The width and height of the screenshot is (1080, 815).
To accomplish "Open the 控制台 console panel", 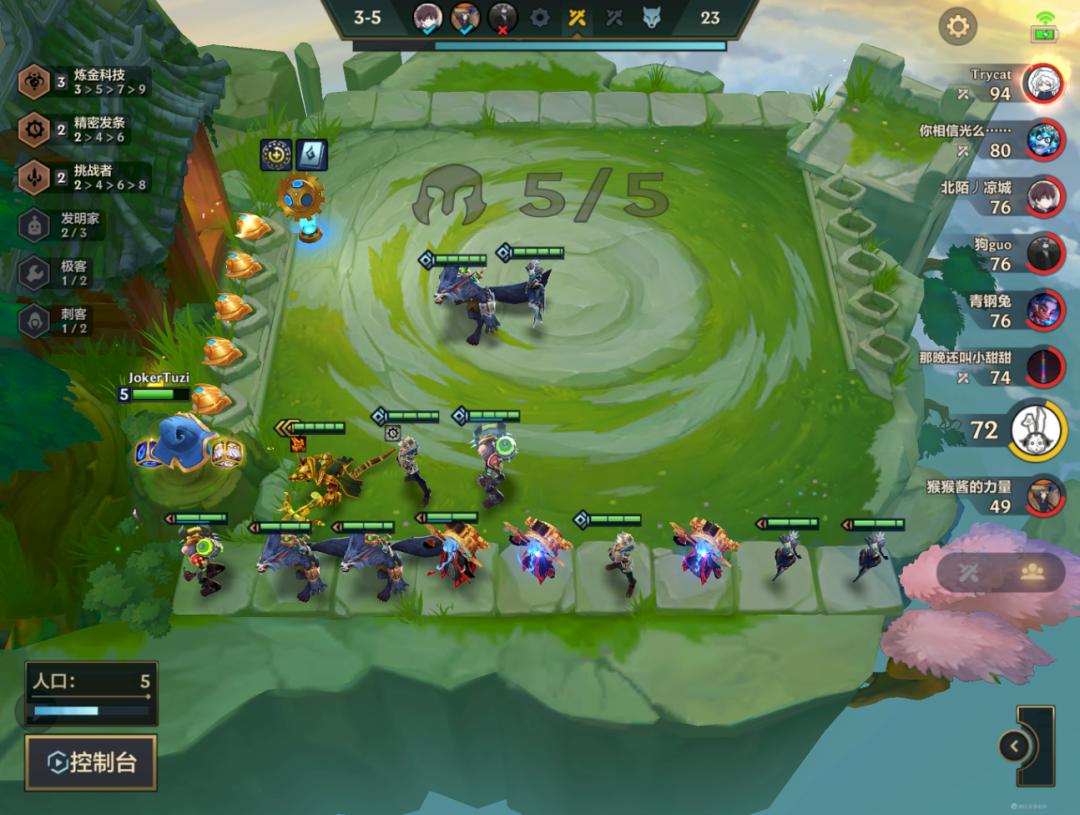I will 91,763.
